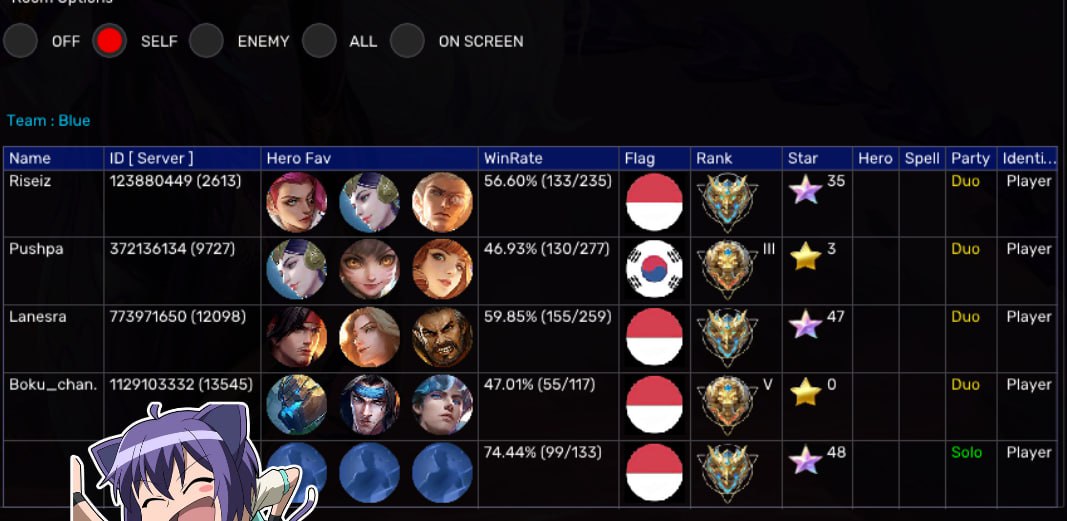Screen dimensions: 1067x521
Task: Select the player row for Pushpa
Action: pyautogui.click(x=36, y=249)
